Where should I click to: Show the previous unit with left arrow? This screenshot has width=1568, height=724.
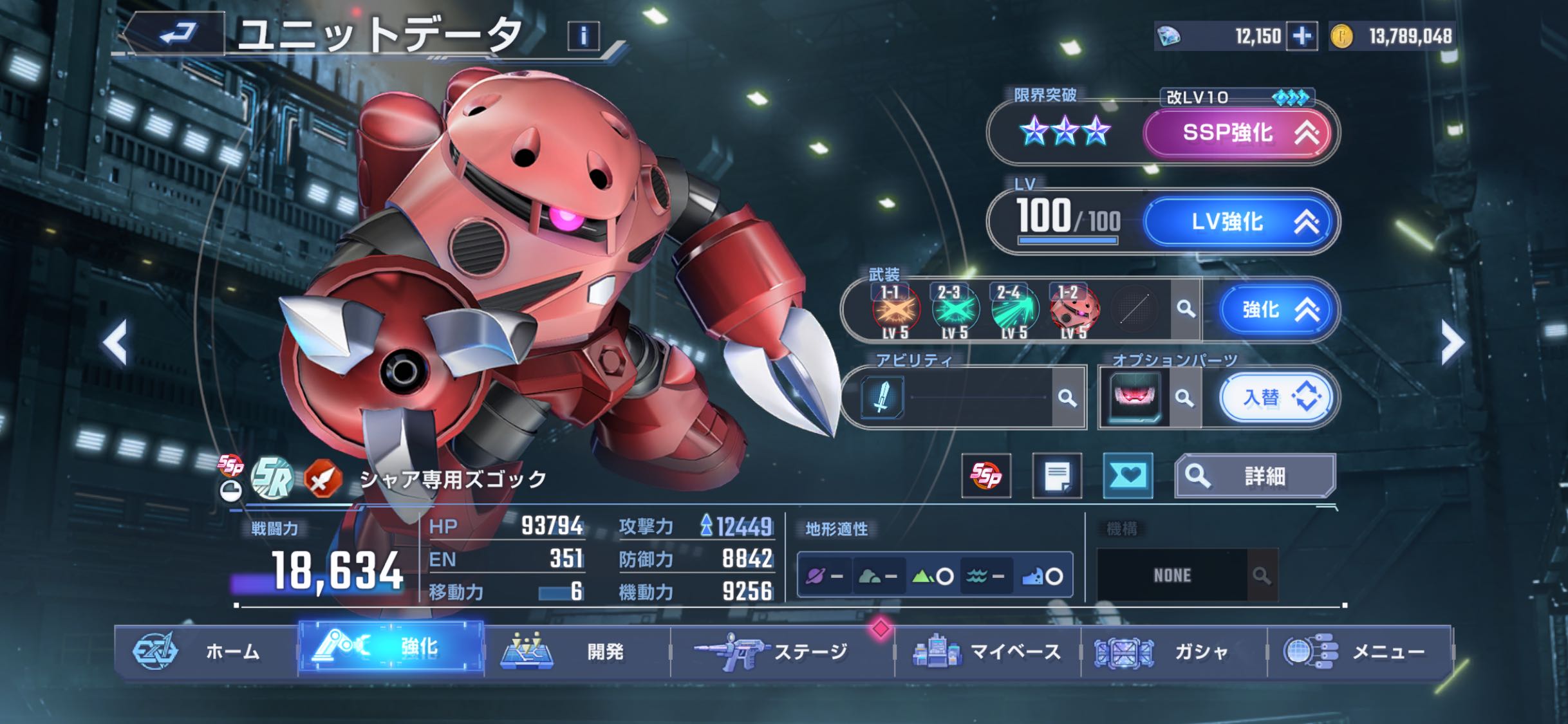click(116, 344)
